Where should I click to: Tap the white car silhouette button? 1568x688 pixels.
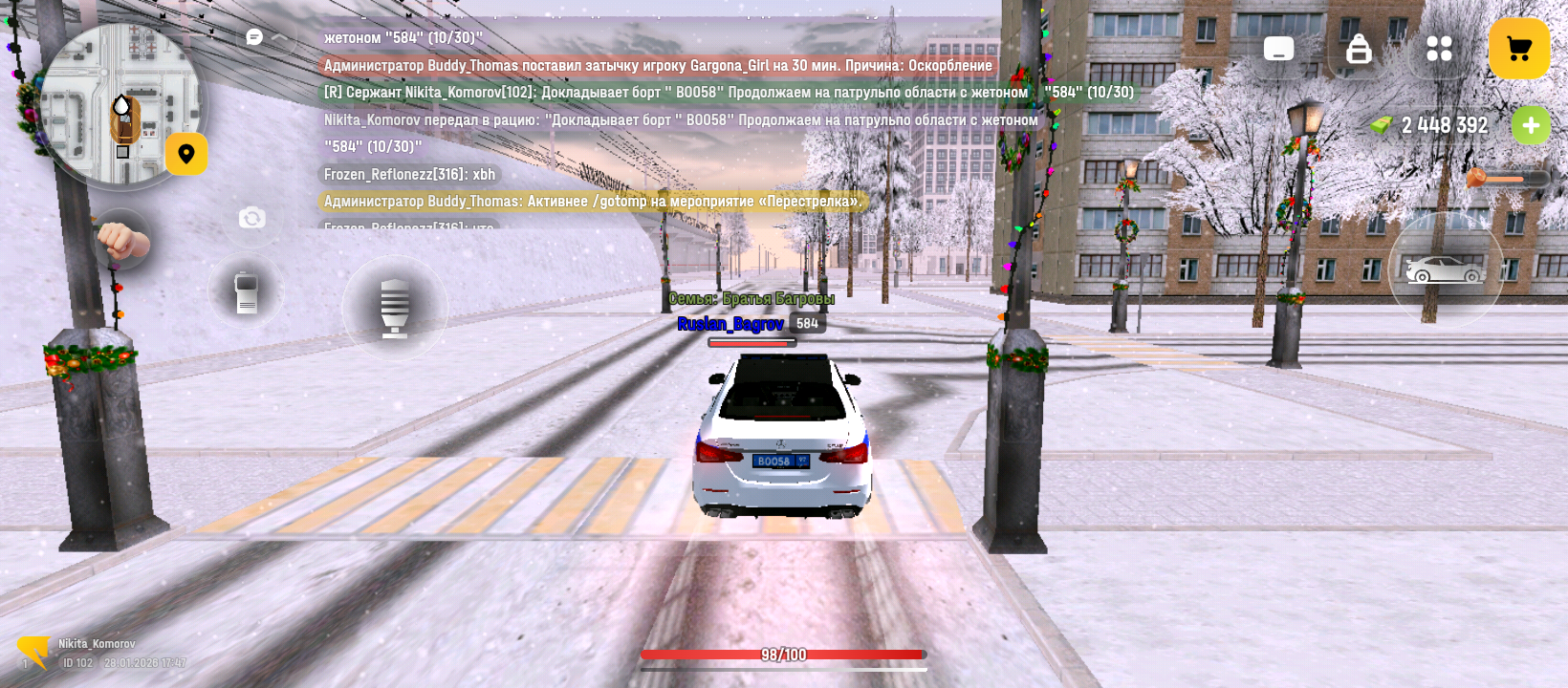point(1445,270)
